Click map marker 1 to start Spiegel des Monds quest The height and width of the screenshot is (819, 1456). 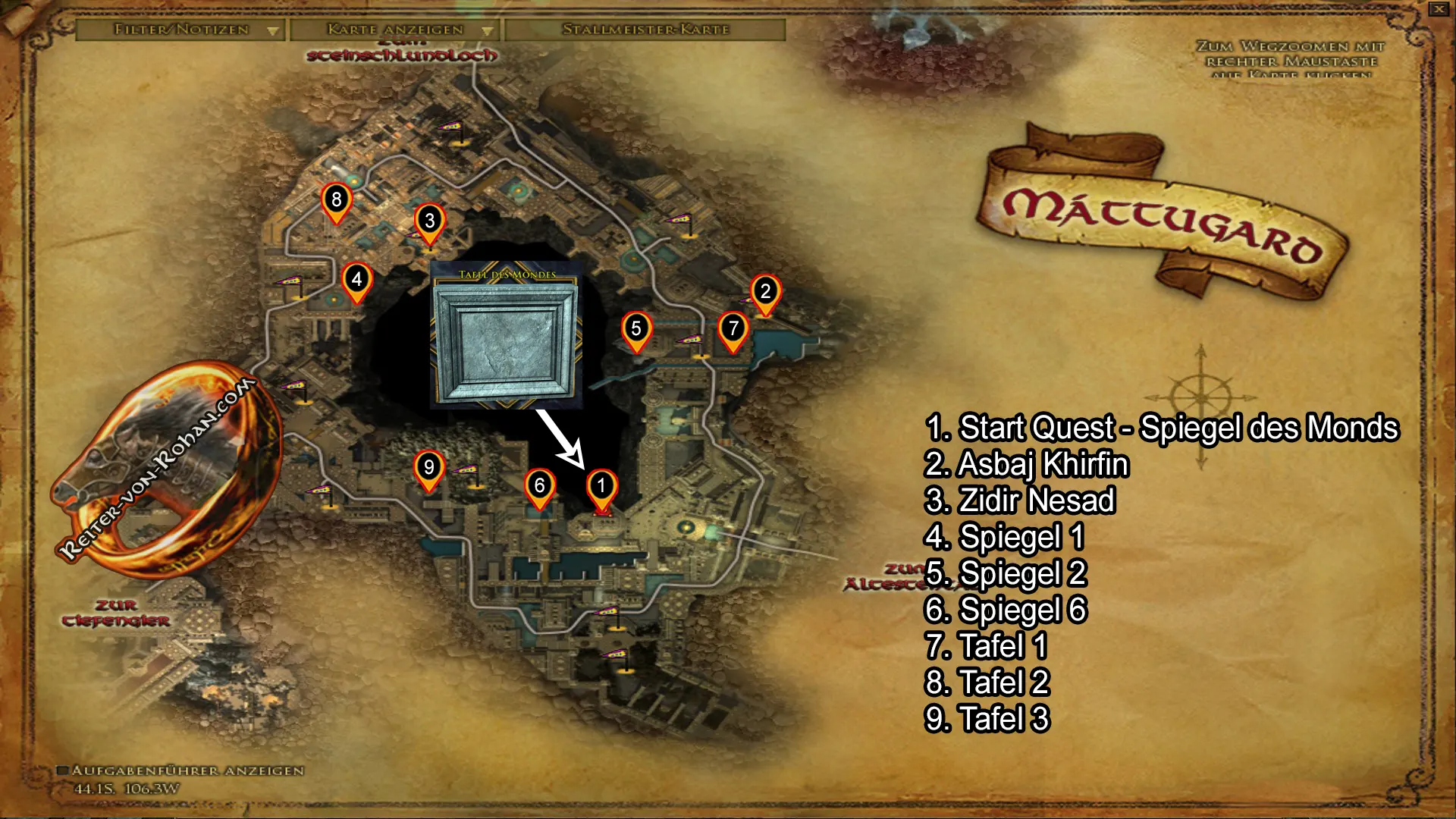(x=601, y=485)
